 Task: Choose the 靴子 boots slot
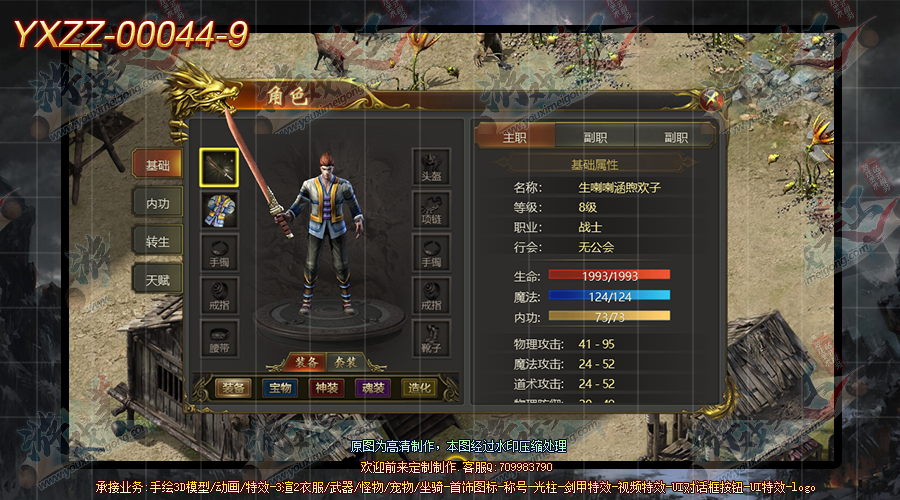[431, 338]
